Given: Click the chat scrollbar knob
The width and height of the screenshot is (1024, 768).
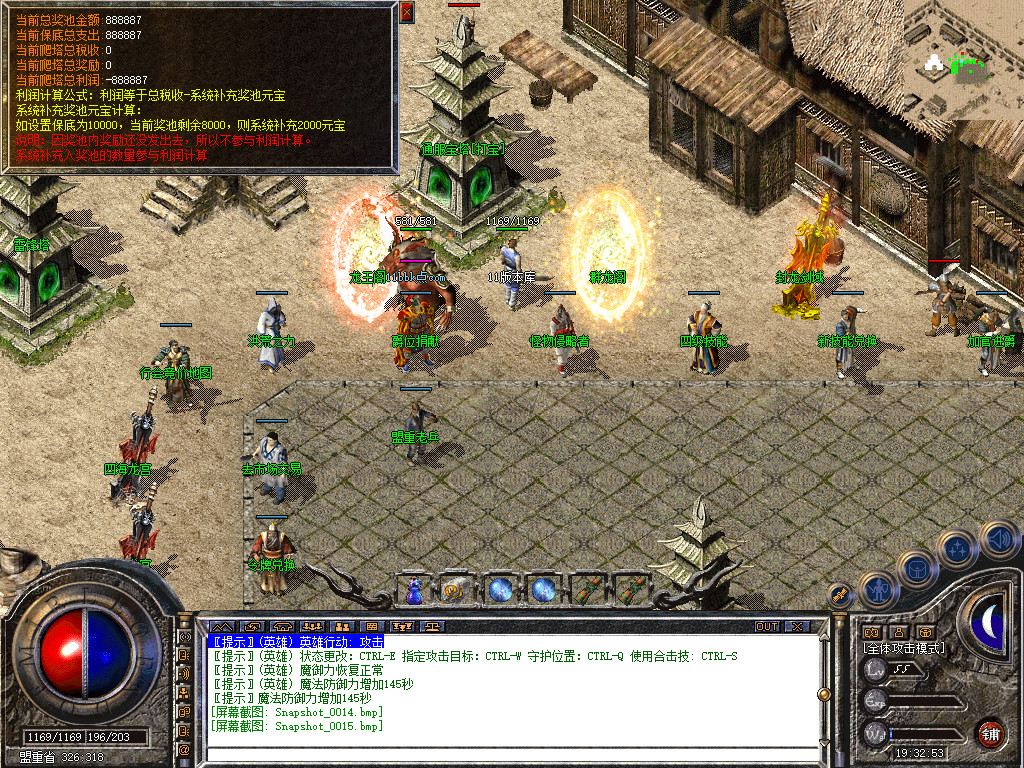Looking at the screenshot, I should pyautogui.click(x=823, y=693).
